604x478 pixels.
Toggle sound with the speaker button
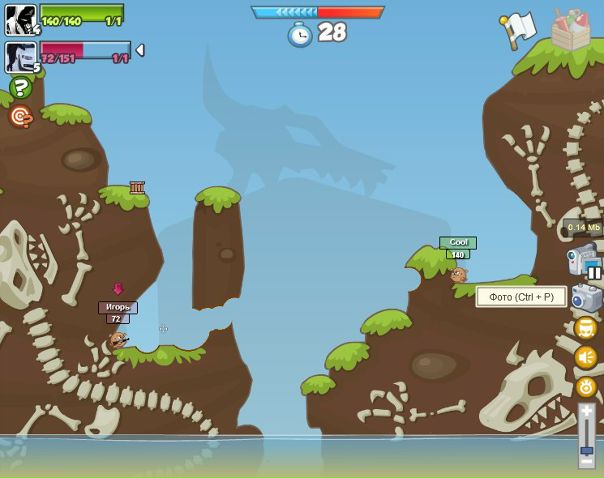(586, 357)
